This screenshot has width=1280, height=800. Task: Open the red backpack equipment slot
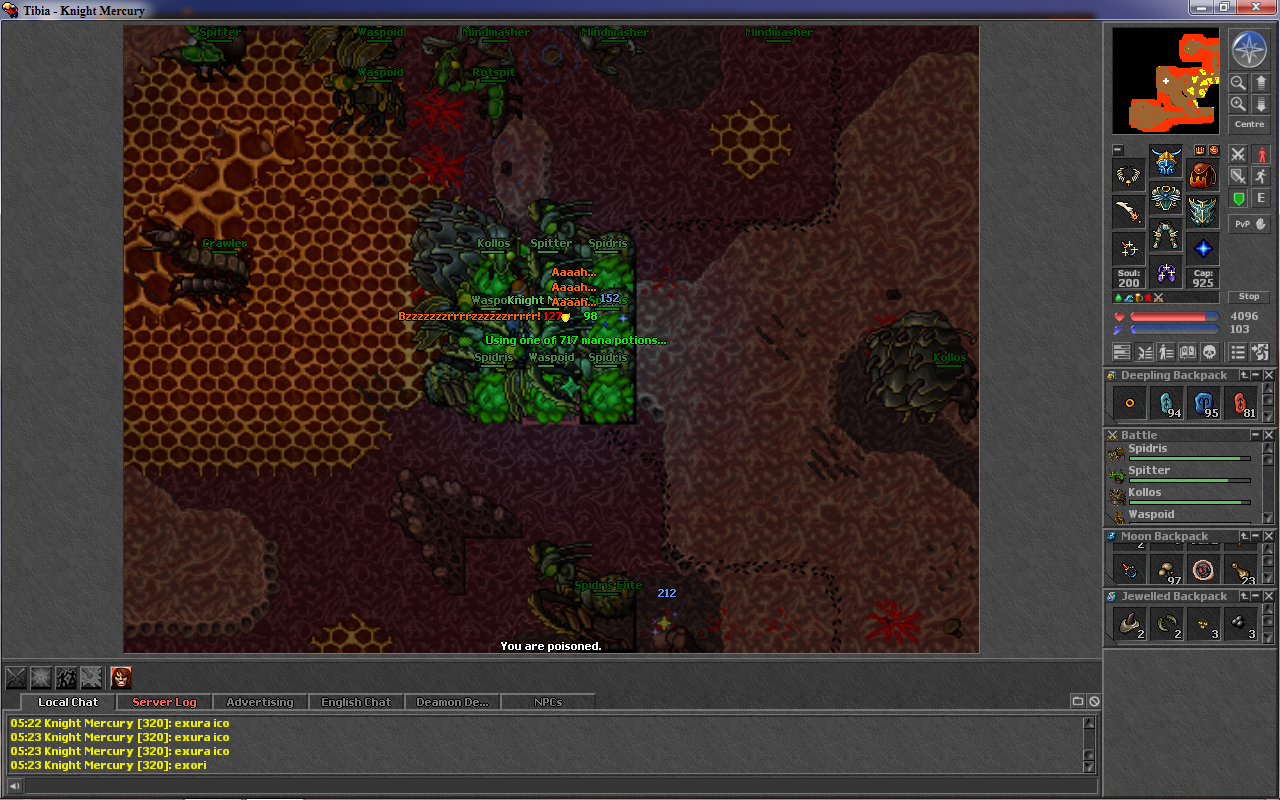tap(1203, 176)
